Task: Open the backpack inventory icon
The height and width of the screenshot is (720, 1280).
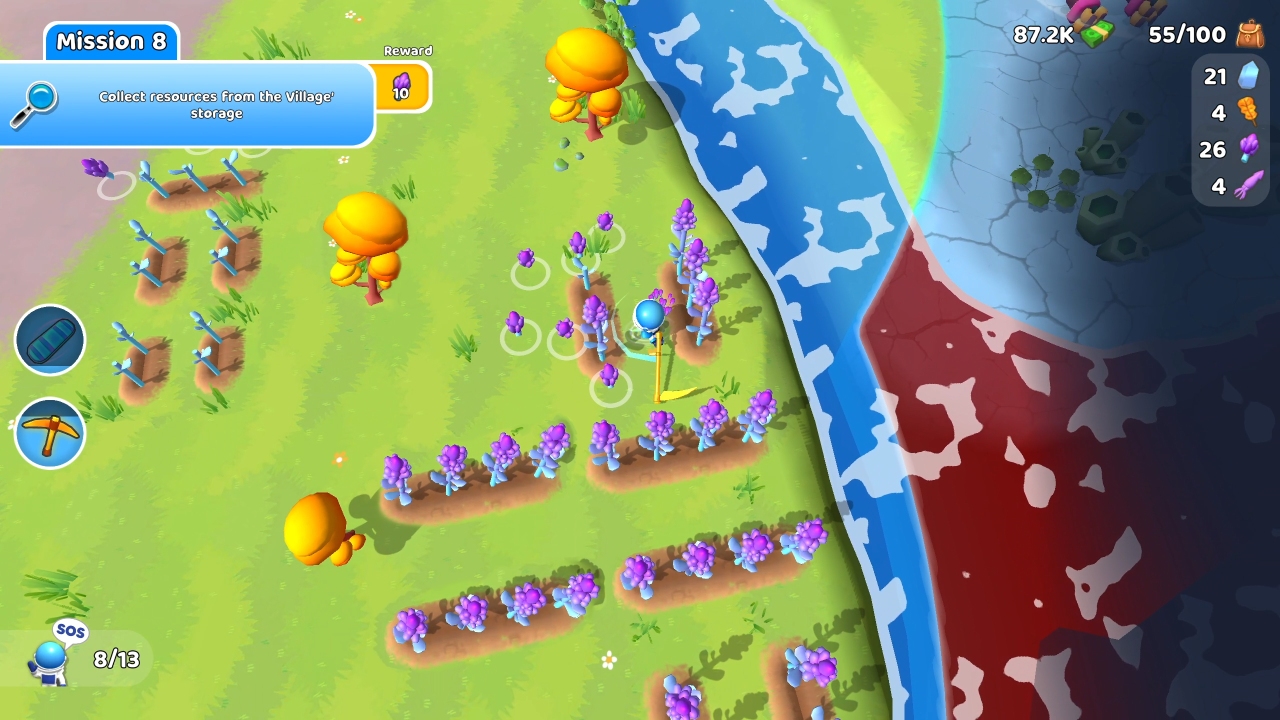Action: [x=1251, y=33]
